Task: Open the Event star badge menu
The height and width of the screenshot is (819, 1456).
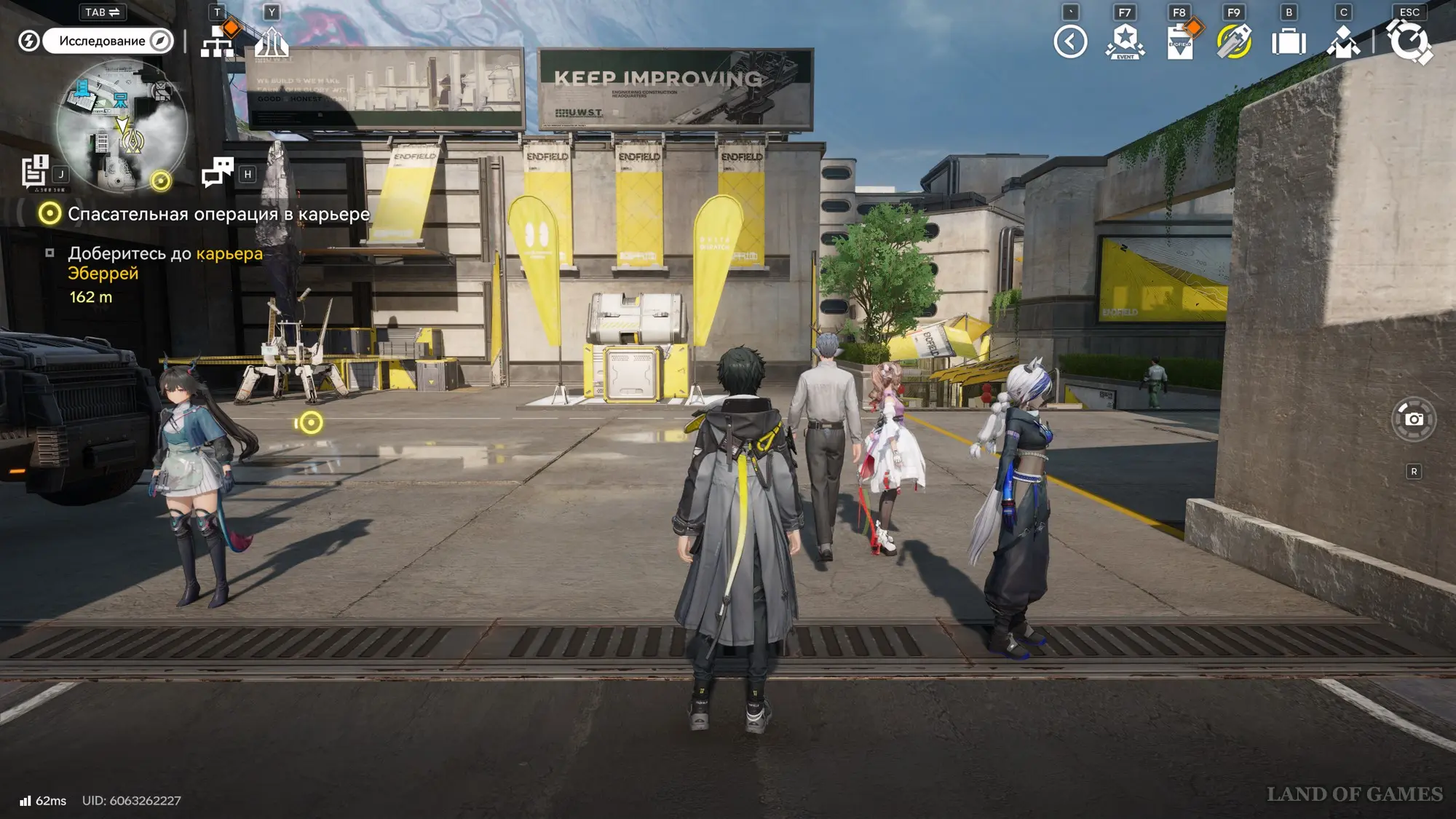Action: pos(1125,41)
